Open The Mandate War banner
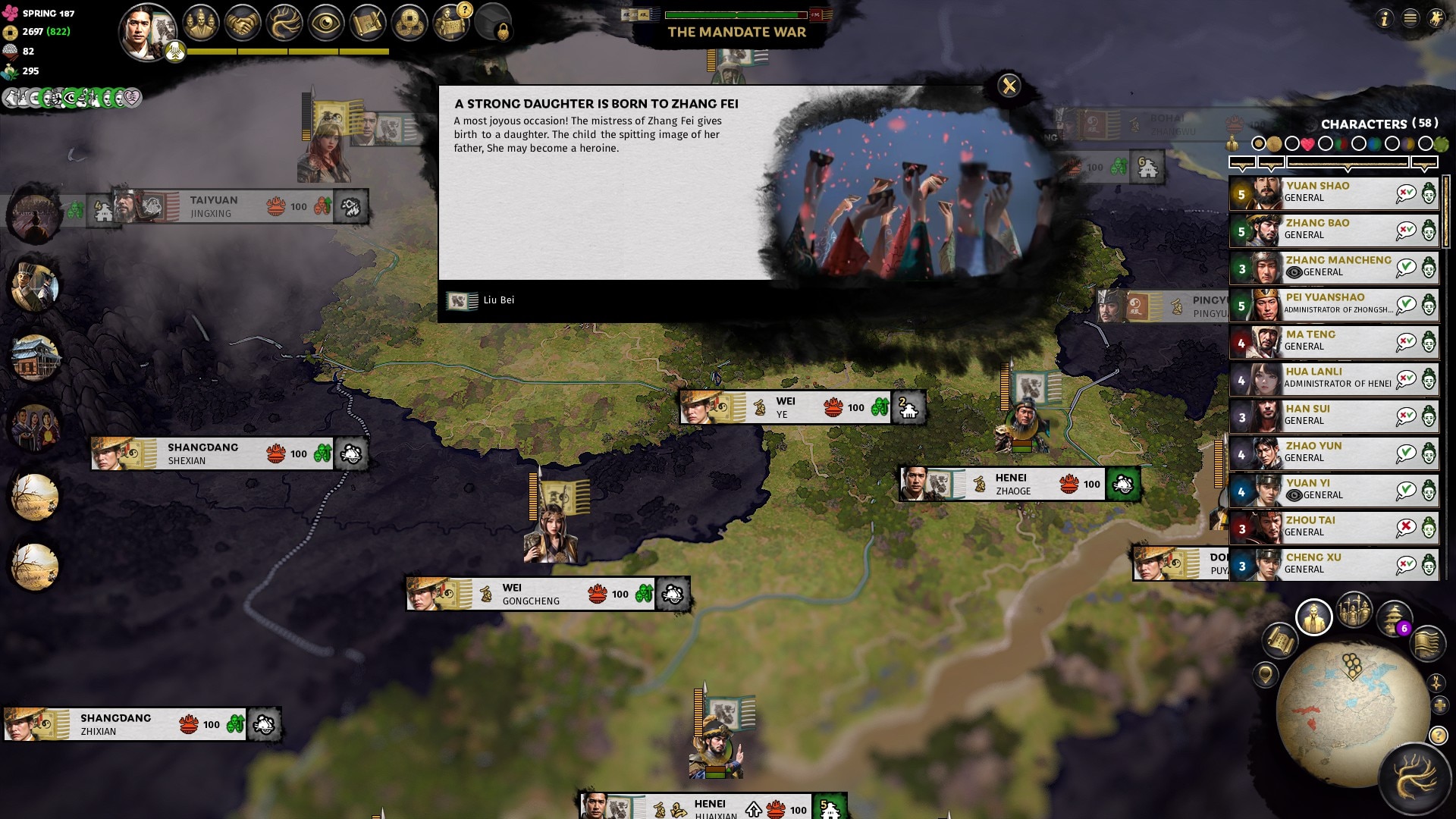Image resolution: width=1456 pixels, height=819 pixels. pos(736,32)
